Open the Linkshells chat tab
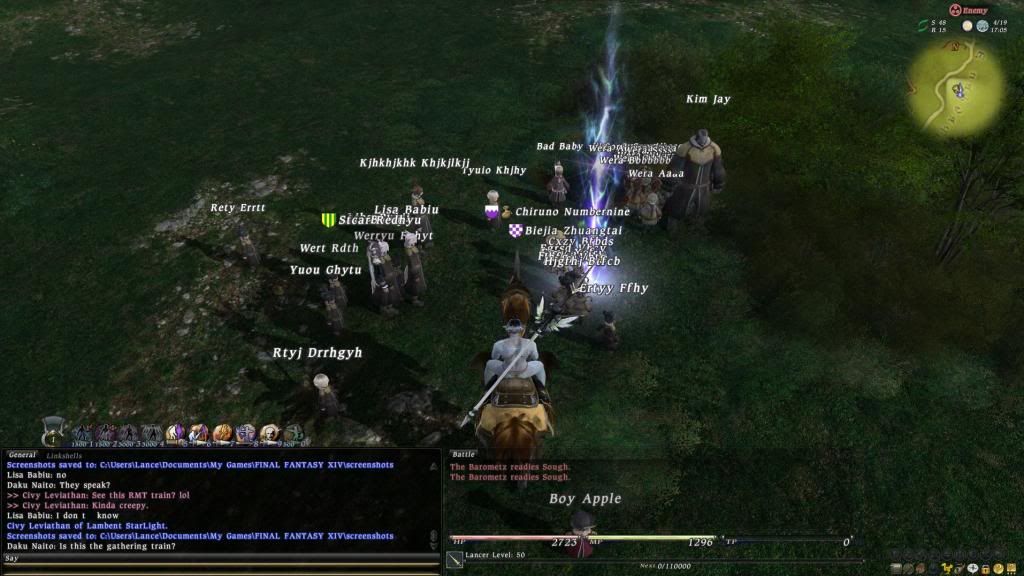Viewport: 1024px width, 576px height. tap(65, 455)
